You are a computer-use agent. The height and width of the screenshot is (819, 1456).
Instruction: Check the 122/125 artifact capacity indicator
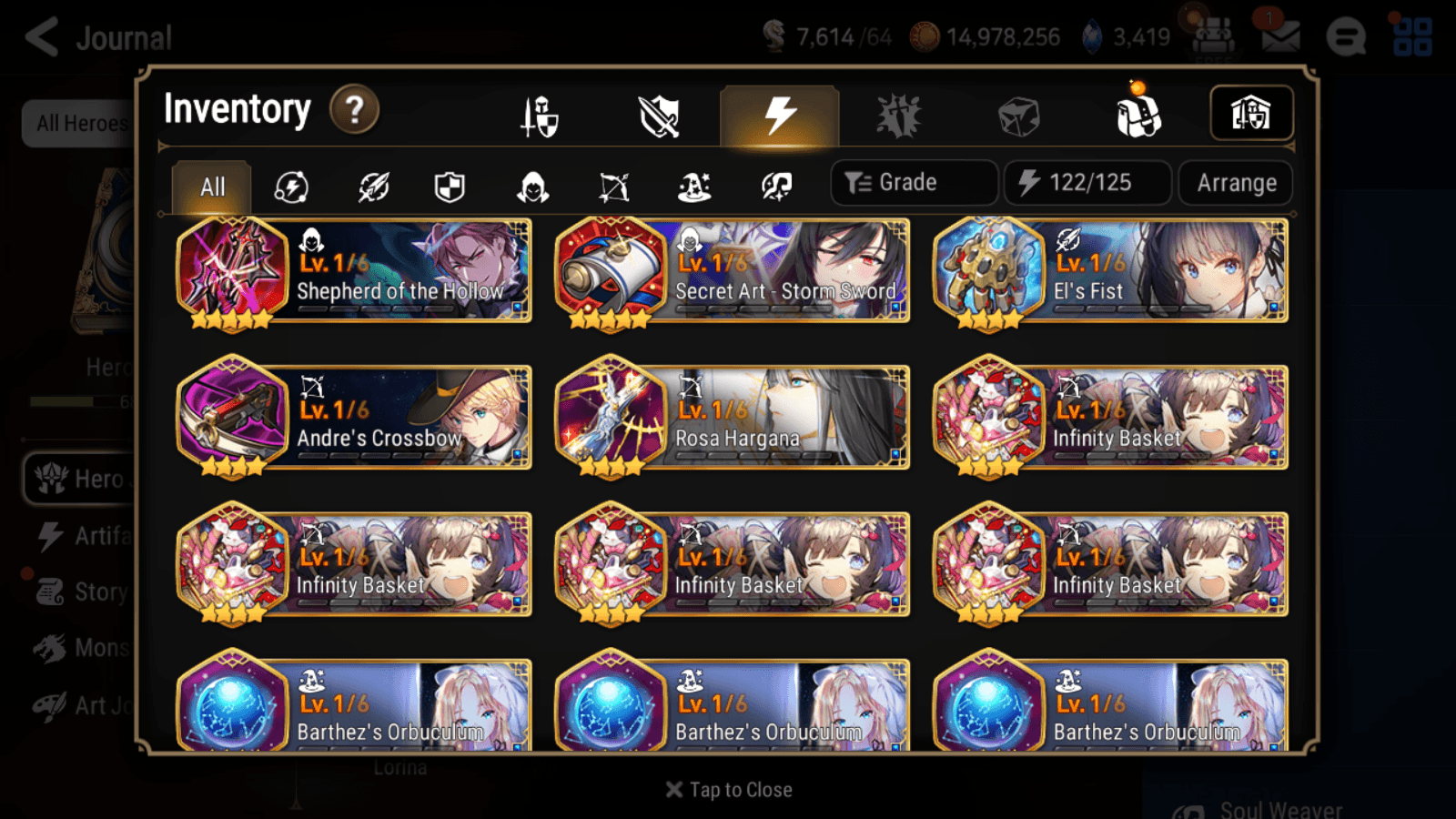pos(1087,182)
